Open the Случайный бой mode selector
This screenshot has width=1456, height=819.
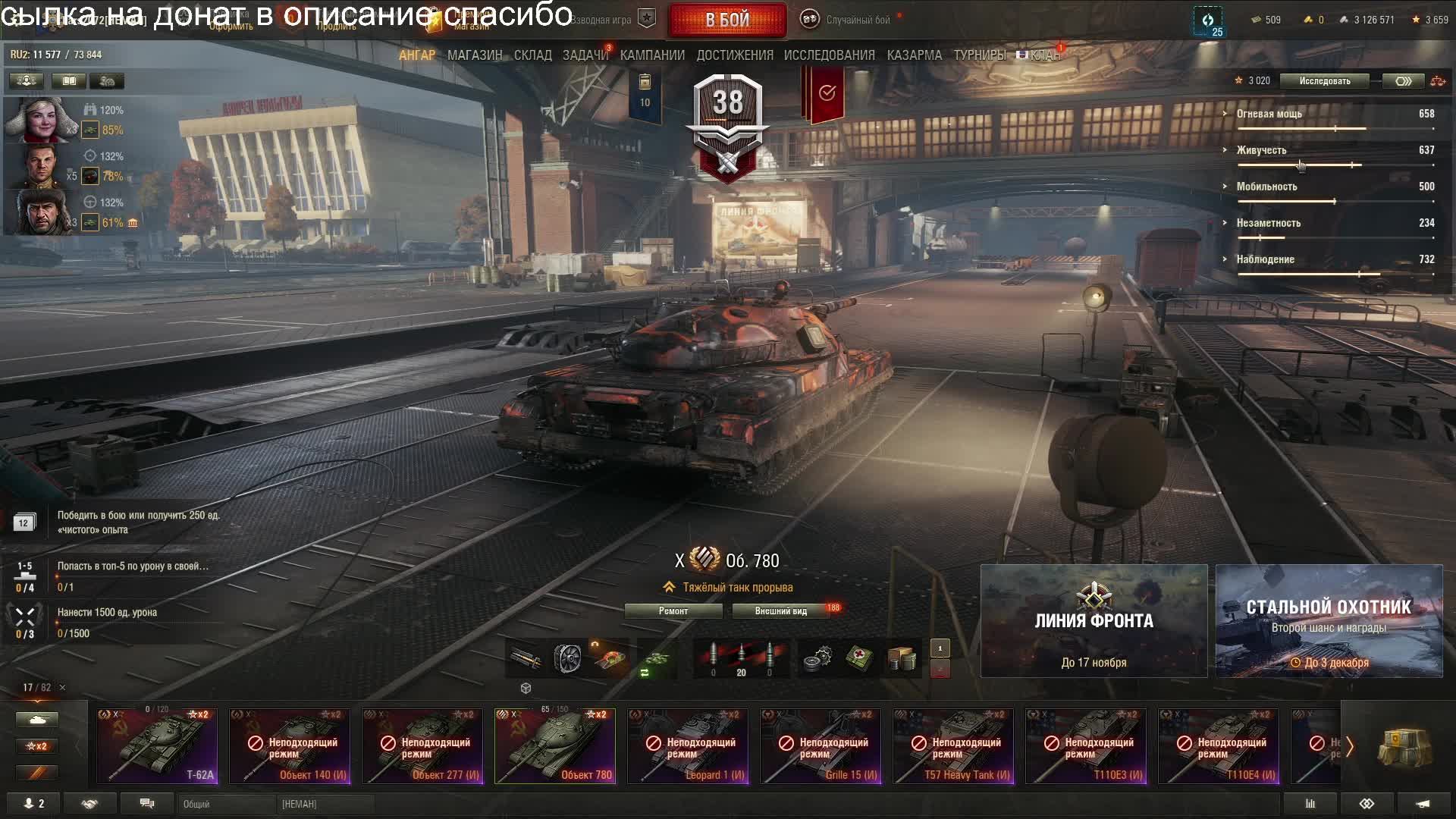click(x=857, y=20)
